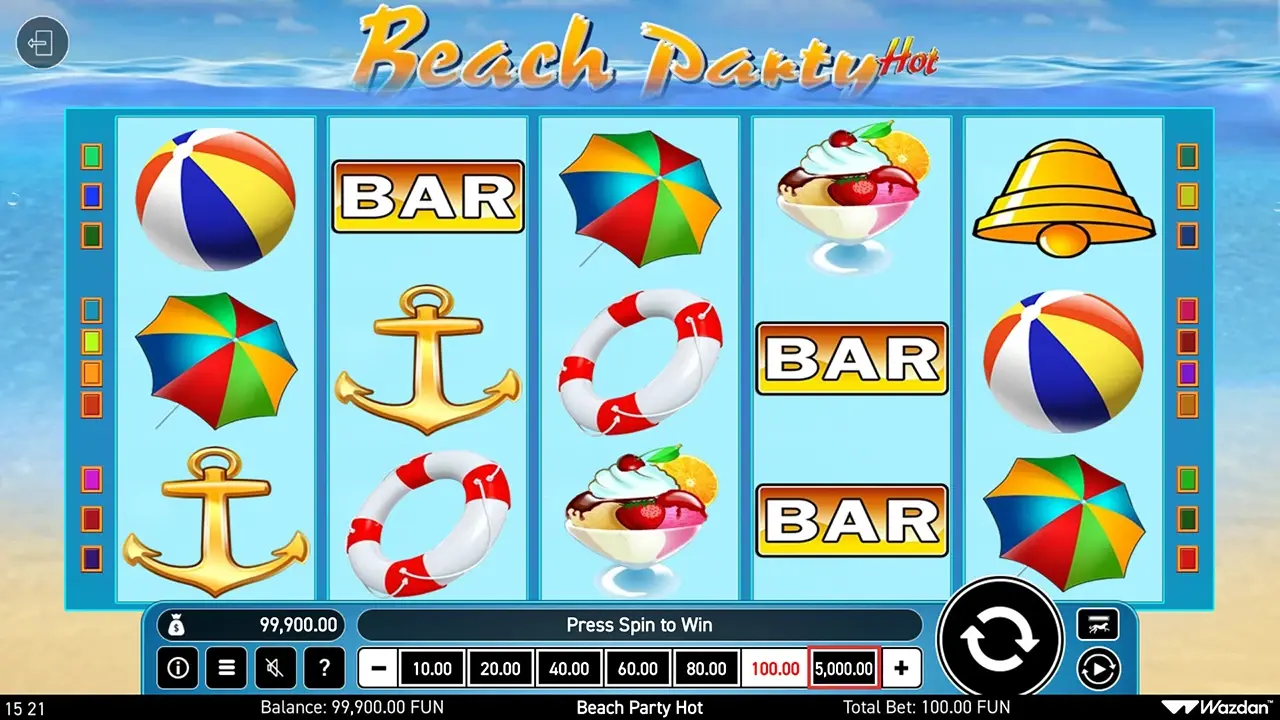Choose the 20.00 bet value
Screen dimensions: 1280x720
[x=500, y=668]
